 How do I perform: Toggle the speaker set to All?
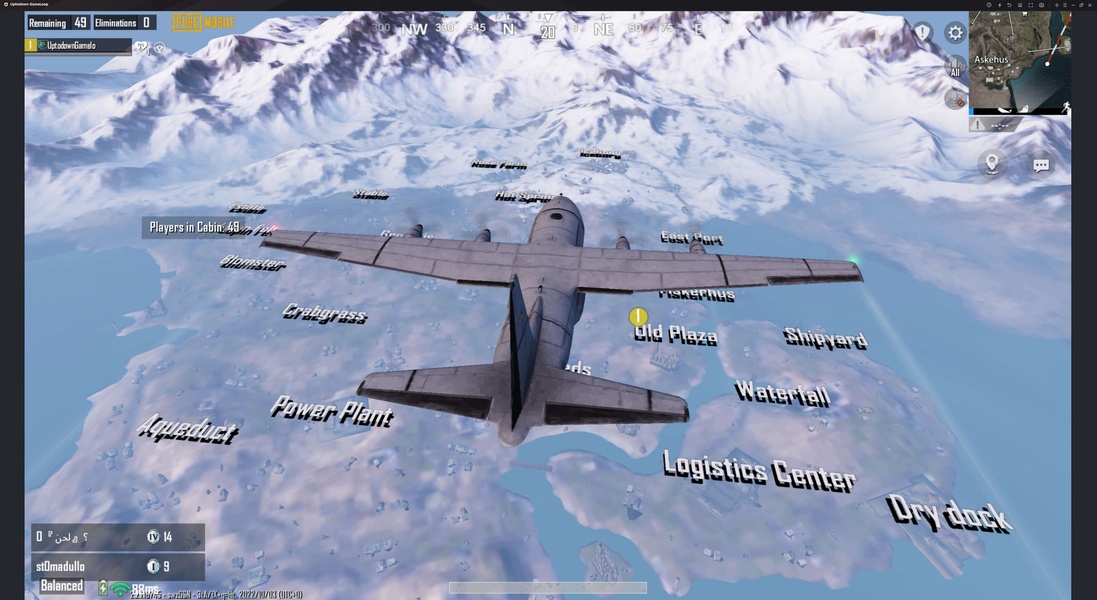955,67
